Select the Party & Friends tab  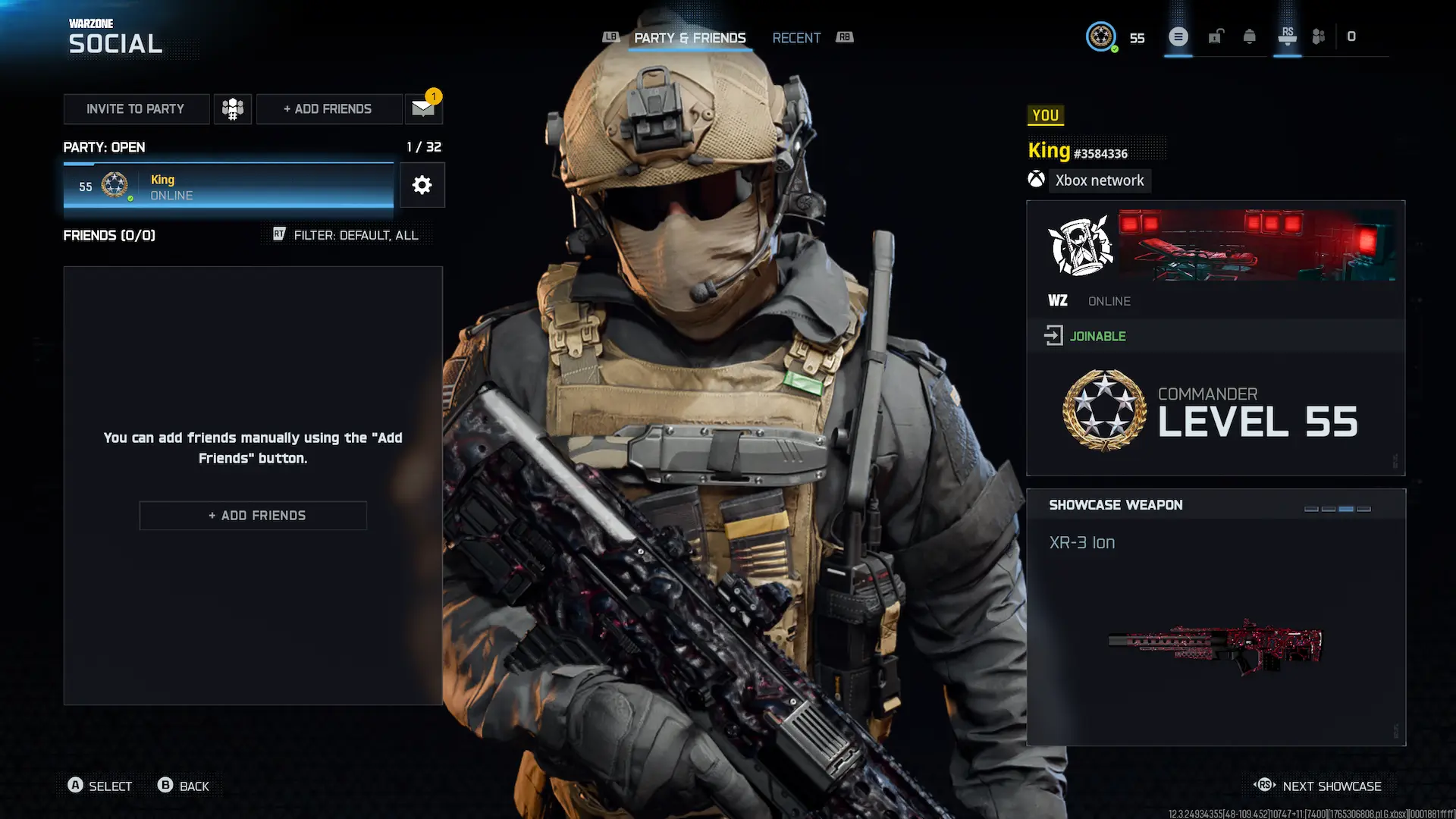(690, 38)
